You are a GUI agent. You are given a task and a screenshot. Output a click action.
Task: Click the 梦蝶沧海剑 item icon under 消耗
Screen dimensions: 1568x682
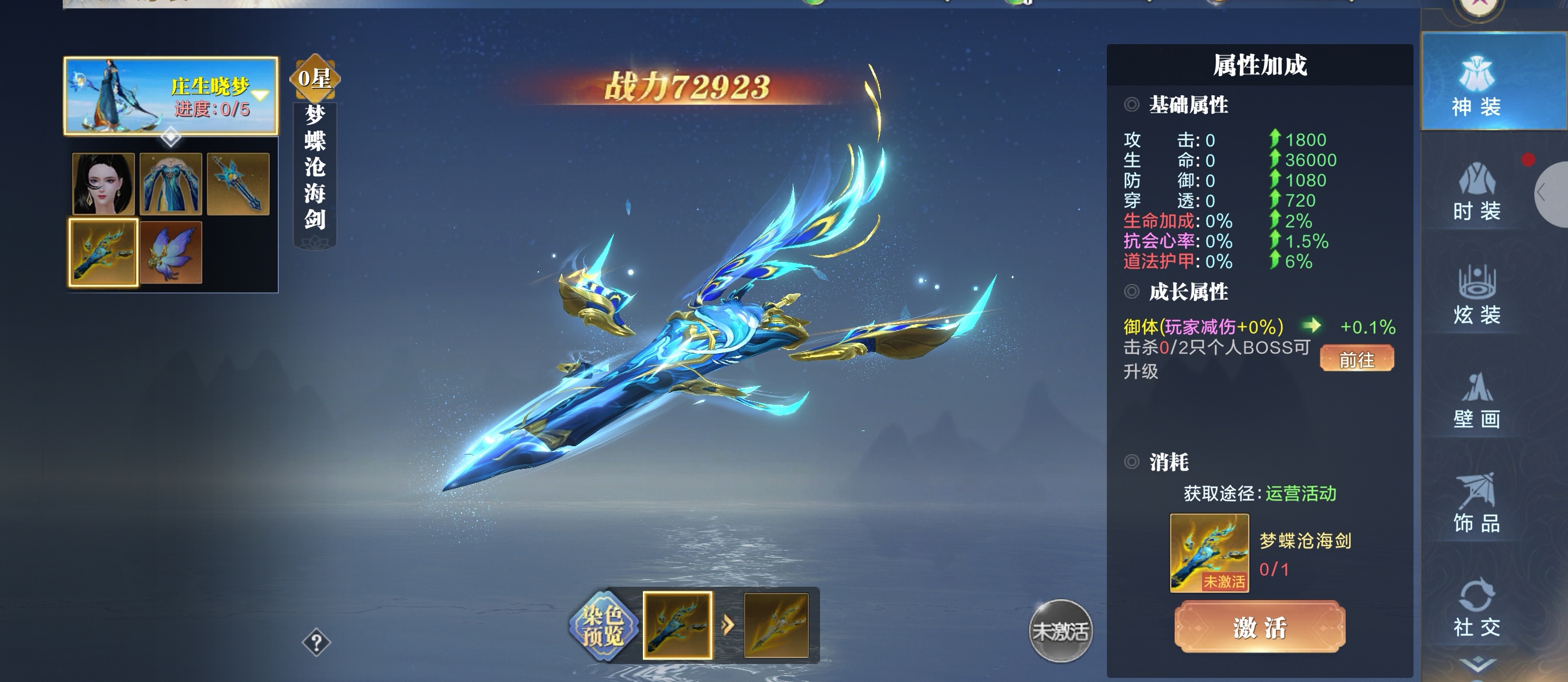tap(1209, 552)
